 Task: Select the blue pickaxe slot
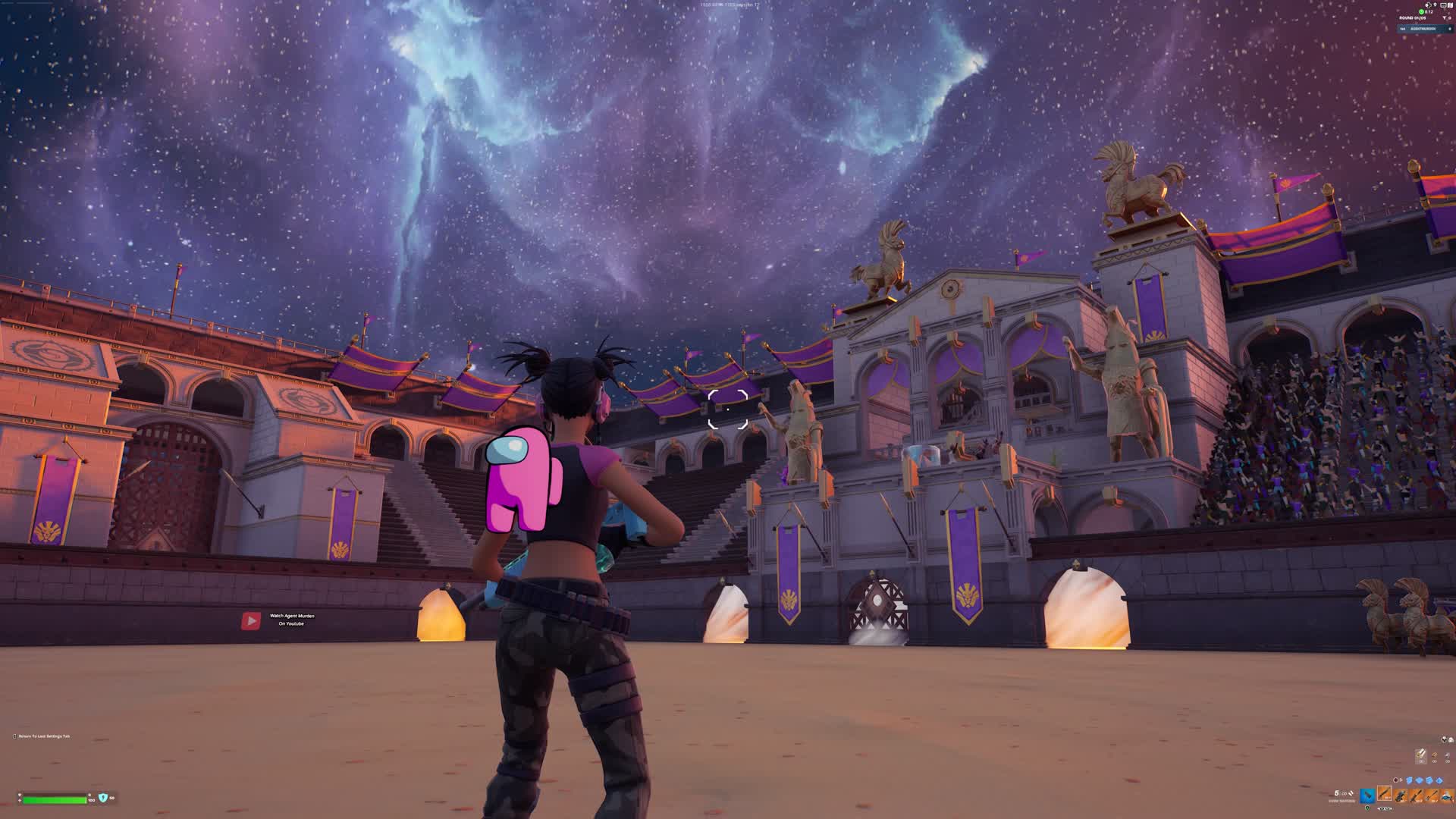click(x=1367, y=795)
